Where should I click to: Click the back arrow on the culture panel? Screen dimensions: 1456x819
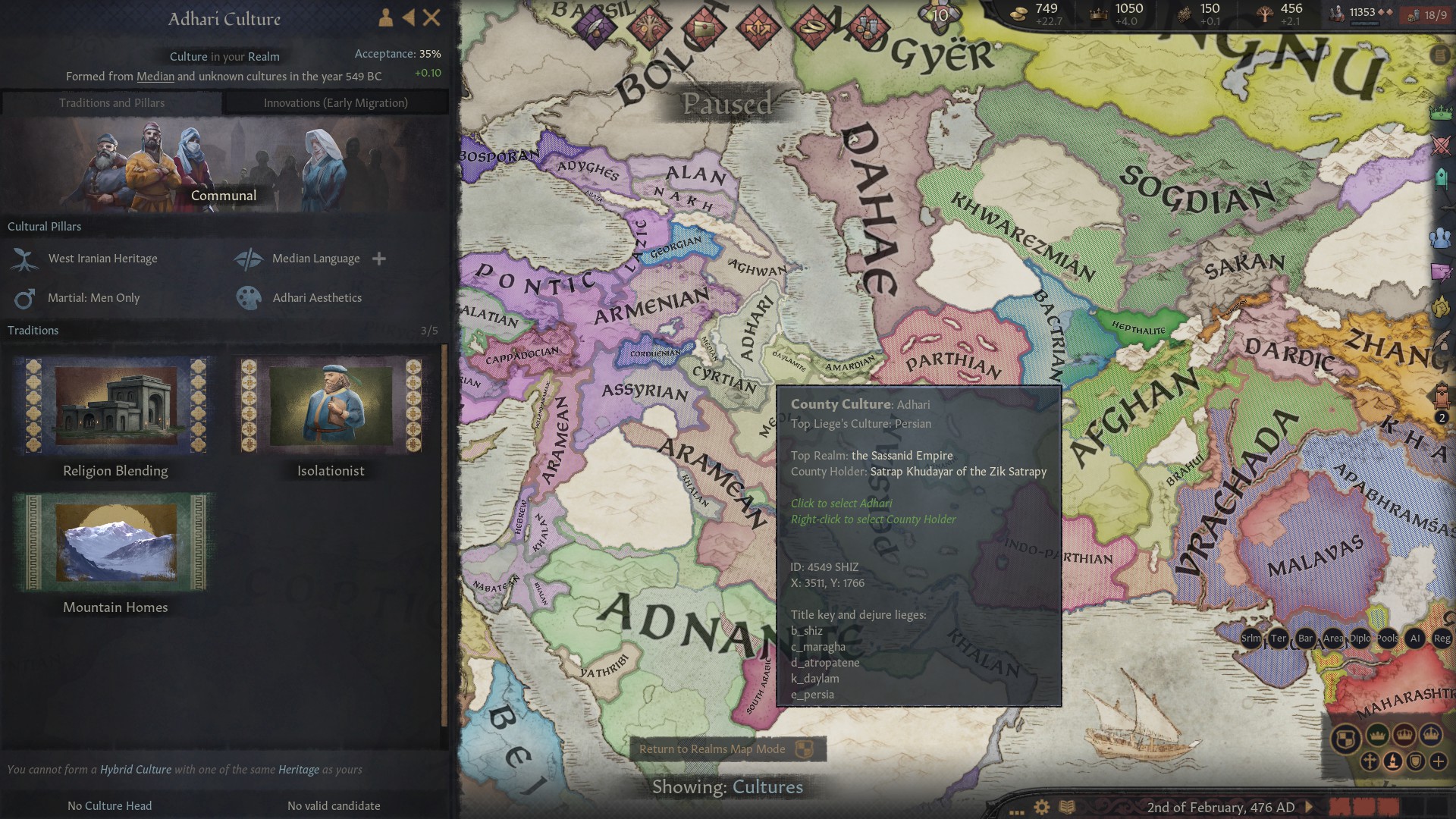410,17
